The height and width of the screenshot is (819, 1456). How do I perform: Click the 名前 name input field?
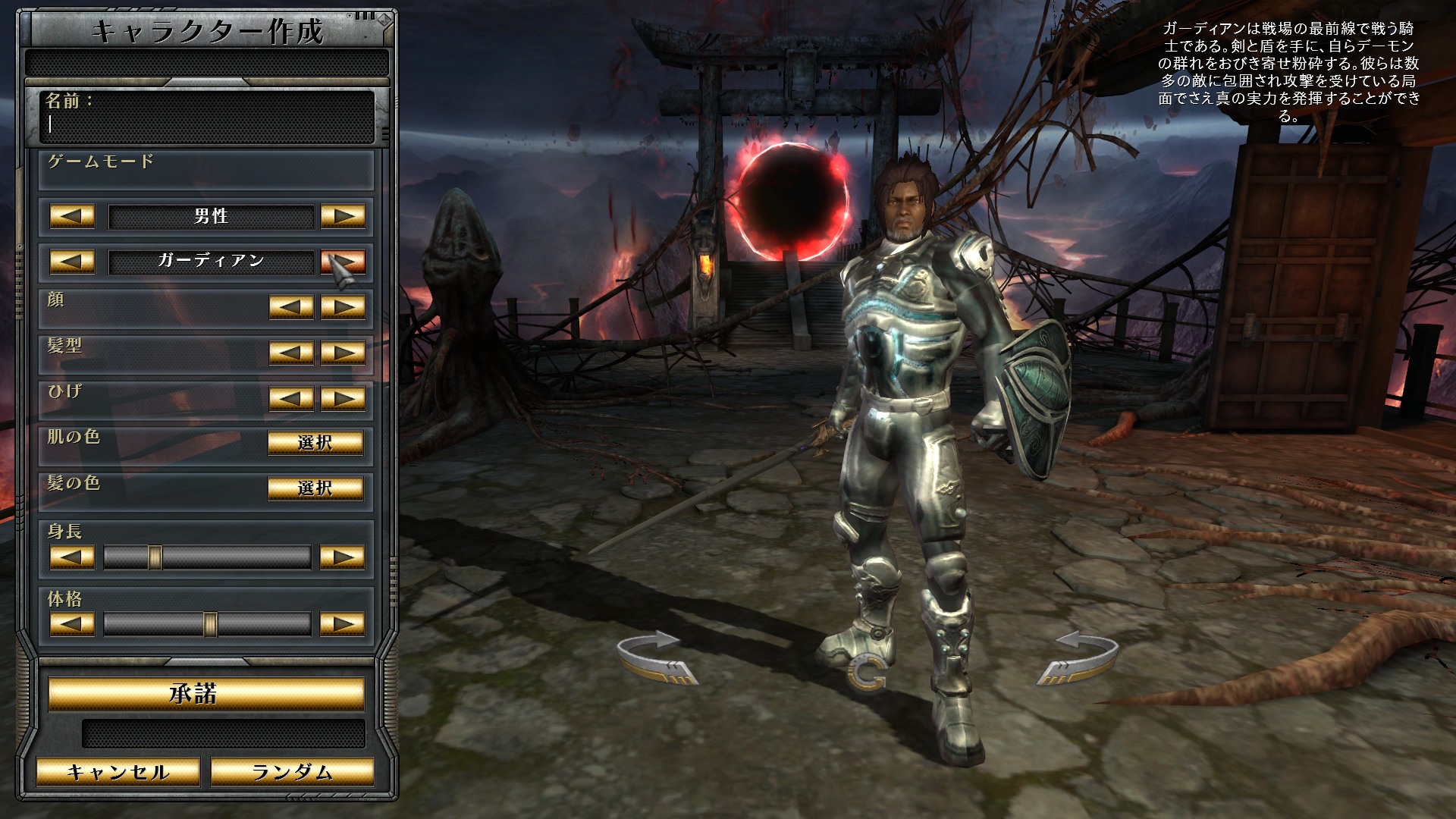[x=206, y=124]
